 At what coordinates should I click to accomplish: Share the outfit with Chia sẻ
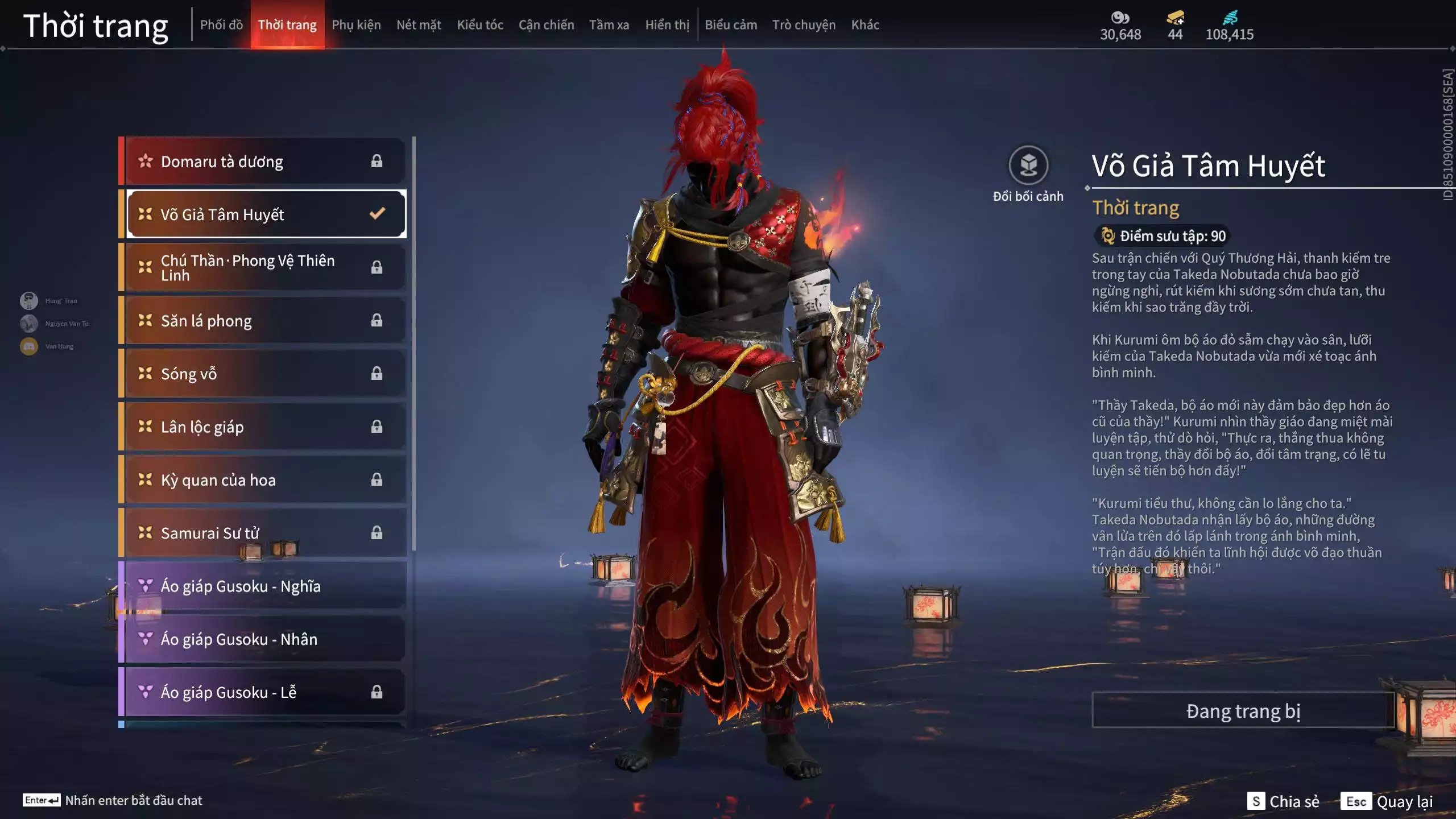click(1283, 801)
